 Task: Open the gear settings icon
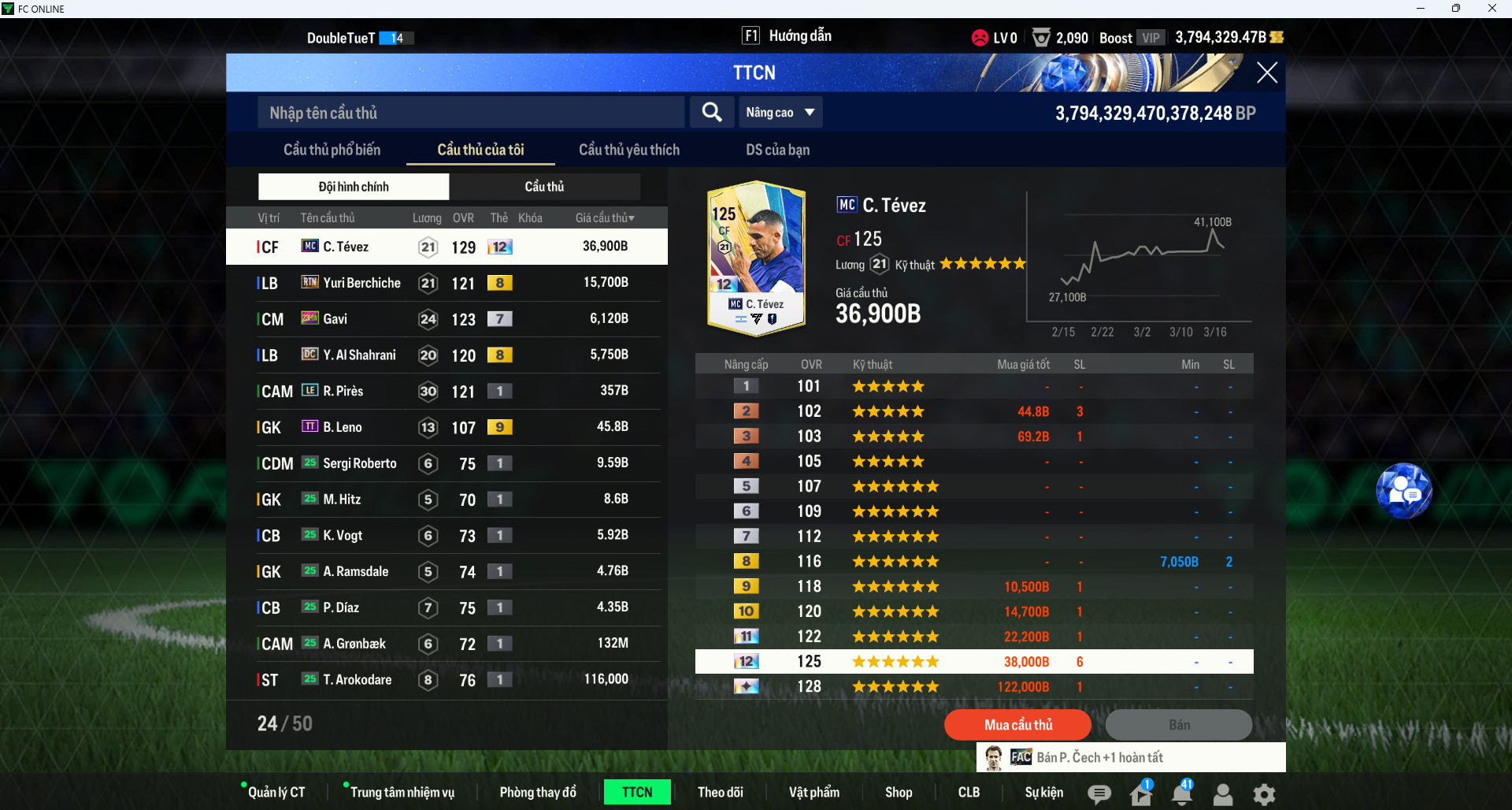click(1264, 794)
